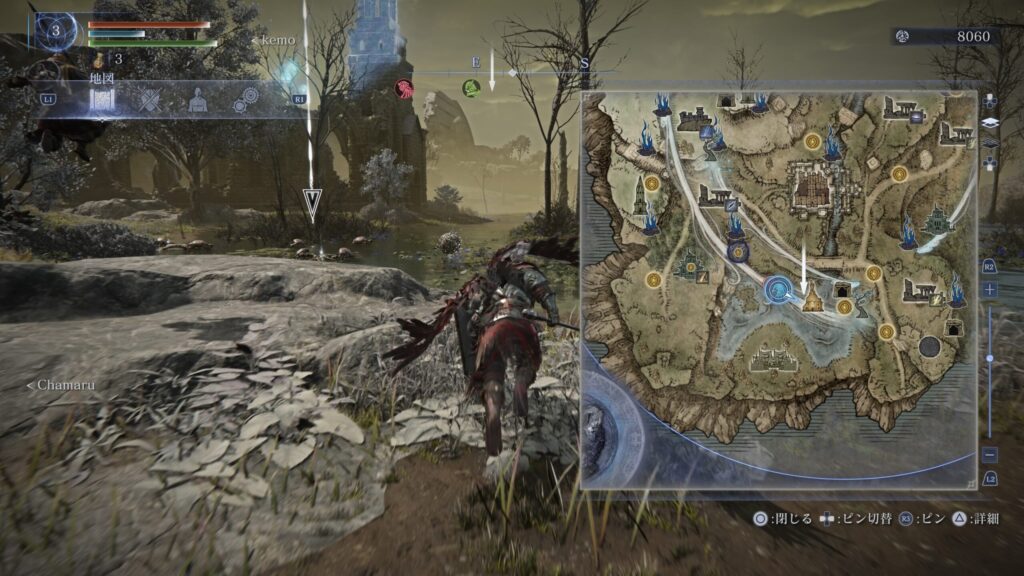
Task: Pick the teal-roofed building on the east side
Action: click(937, 218)
